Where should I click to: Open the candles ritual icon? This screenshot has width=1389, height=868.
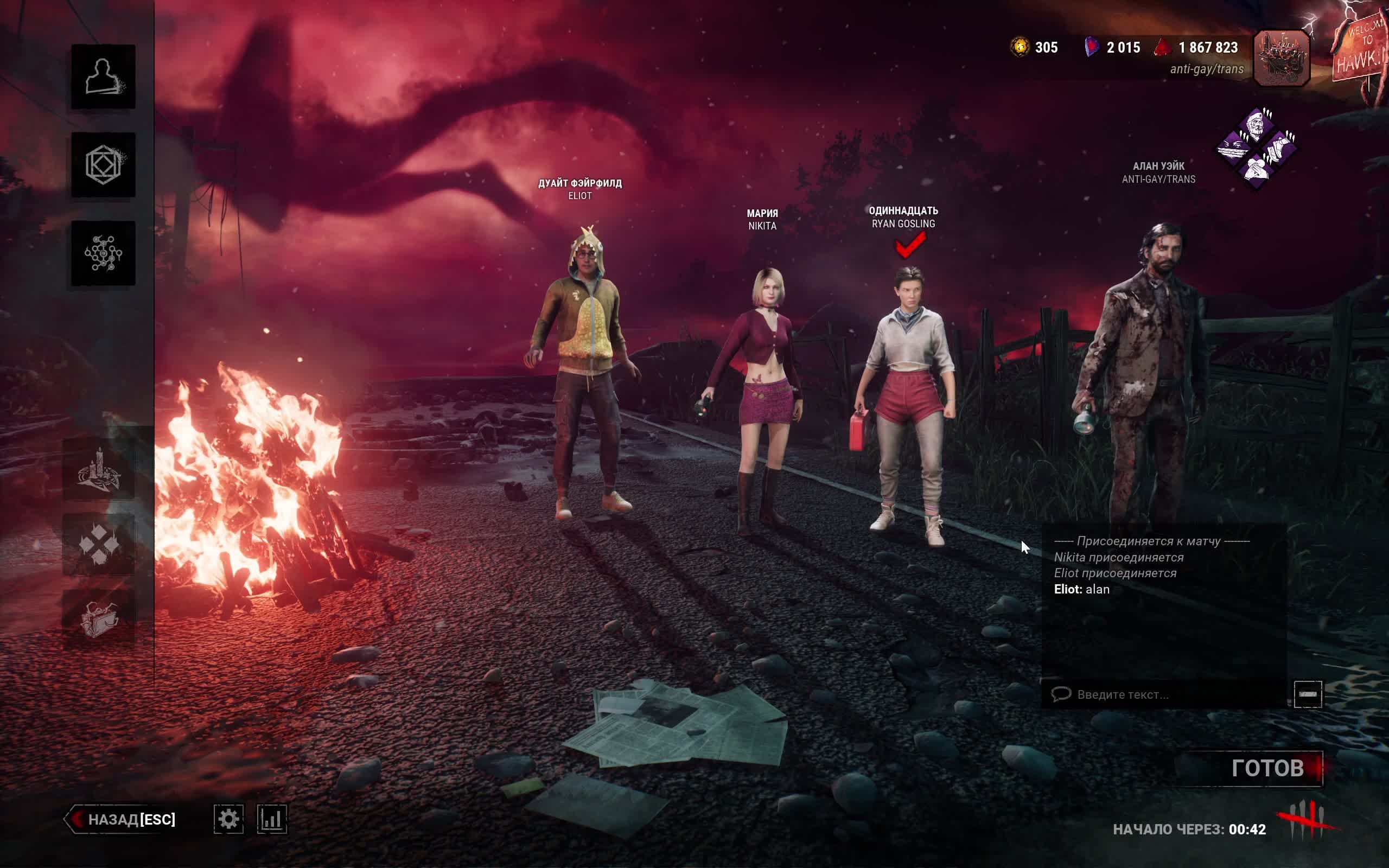click(x=99, y=471)
